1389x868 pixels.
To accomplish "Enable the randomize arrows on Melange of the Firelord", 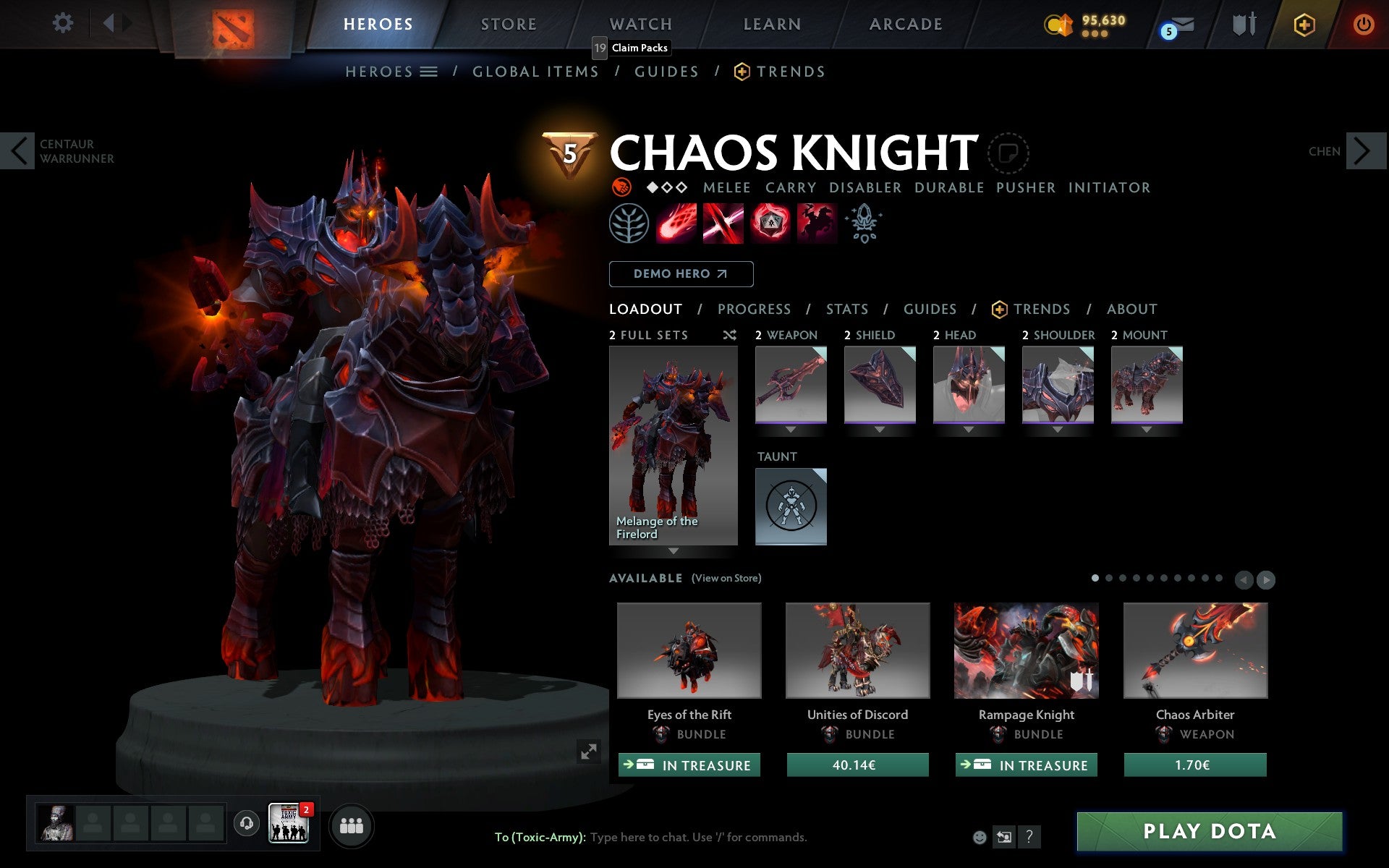I will tap(673, 551).
